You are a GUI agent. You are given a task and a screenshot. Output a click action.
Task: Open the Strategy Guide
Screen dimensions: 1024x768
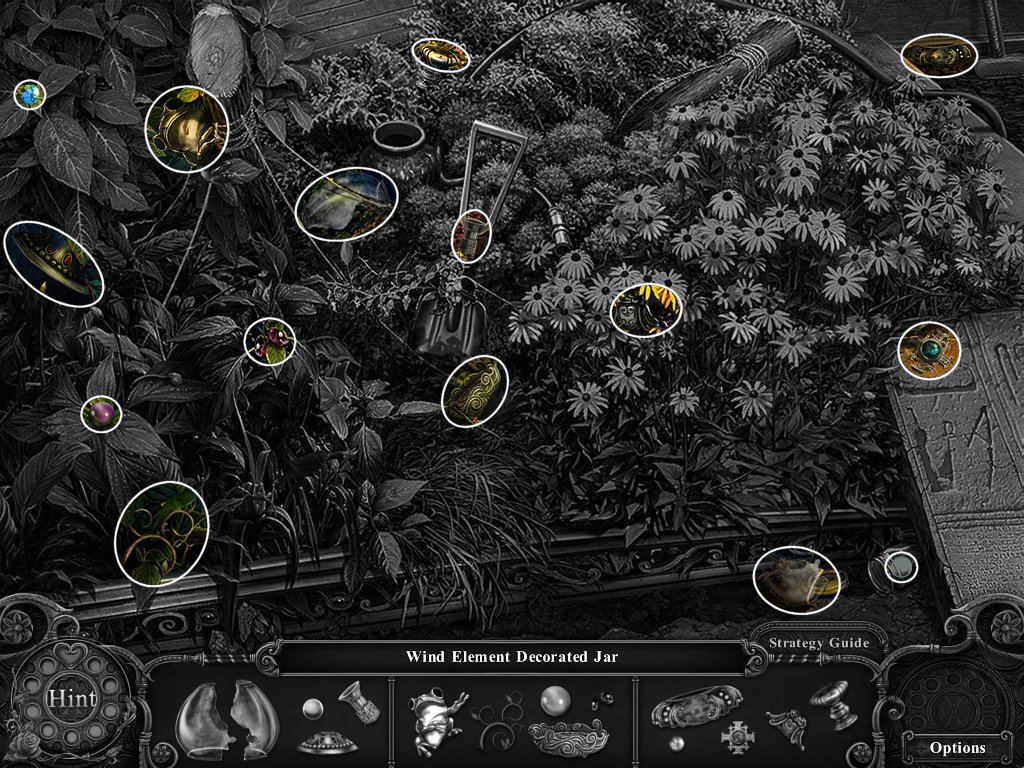click(x=818, y=643)
